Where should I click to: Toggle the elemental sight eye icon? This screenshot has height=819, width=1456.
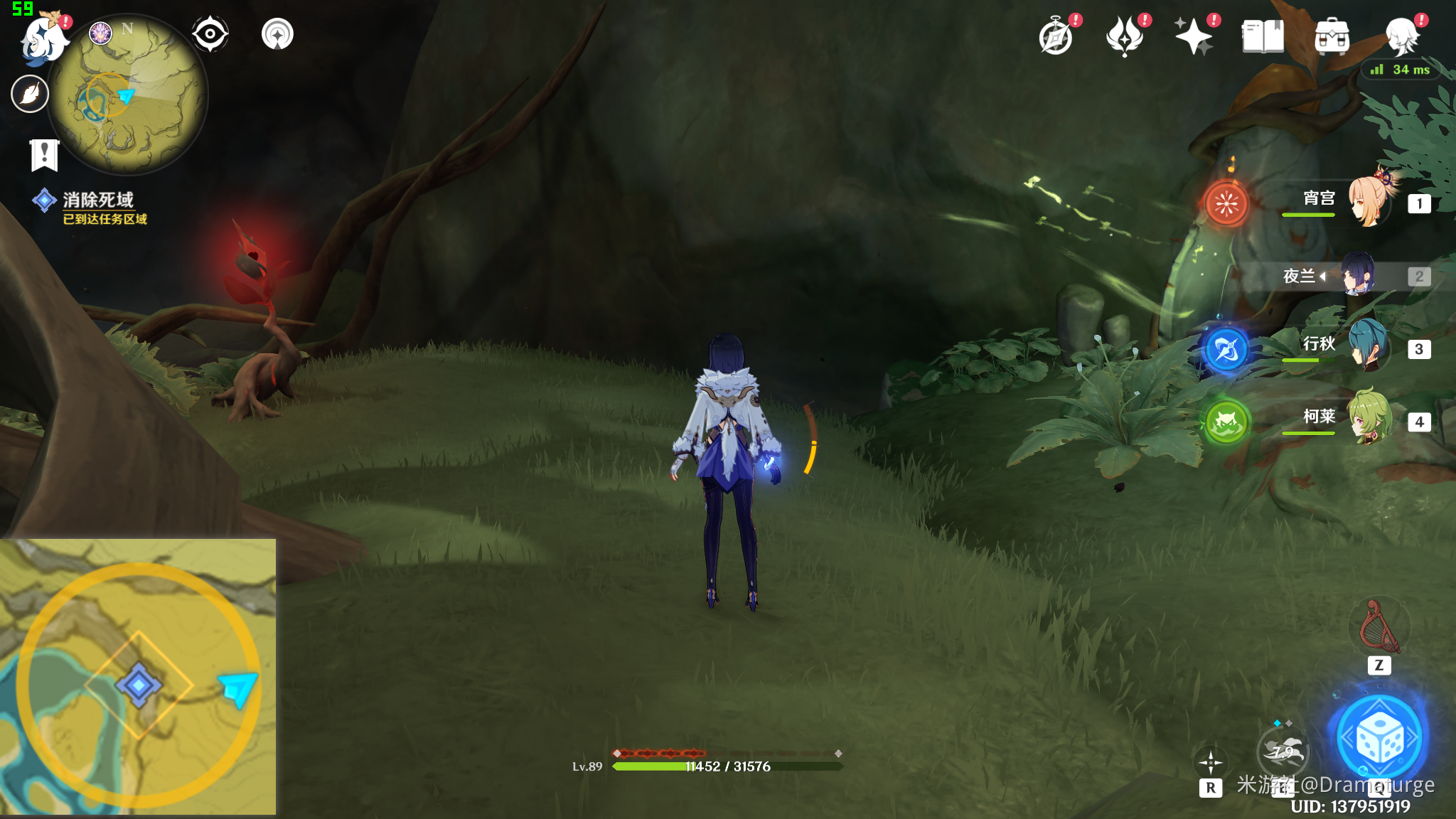[x=210, y=34]
